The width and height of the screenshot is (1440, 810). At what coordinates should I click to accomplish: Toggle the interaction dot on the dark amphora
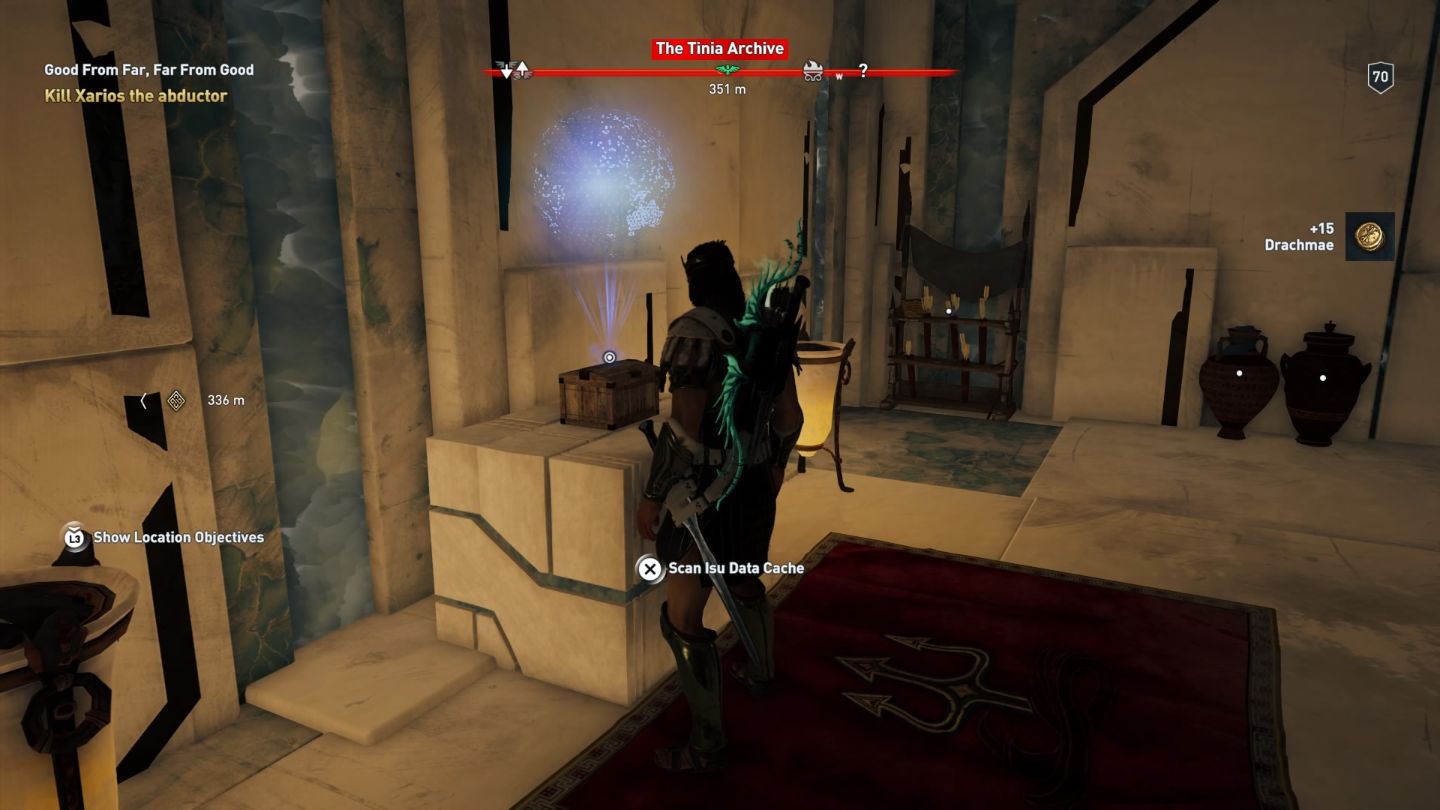[1237, 372]
